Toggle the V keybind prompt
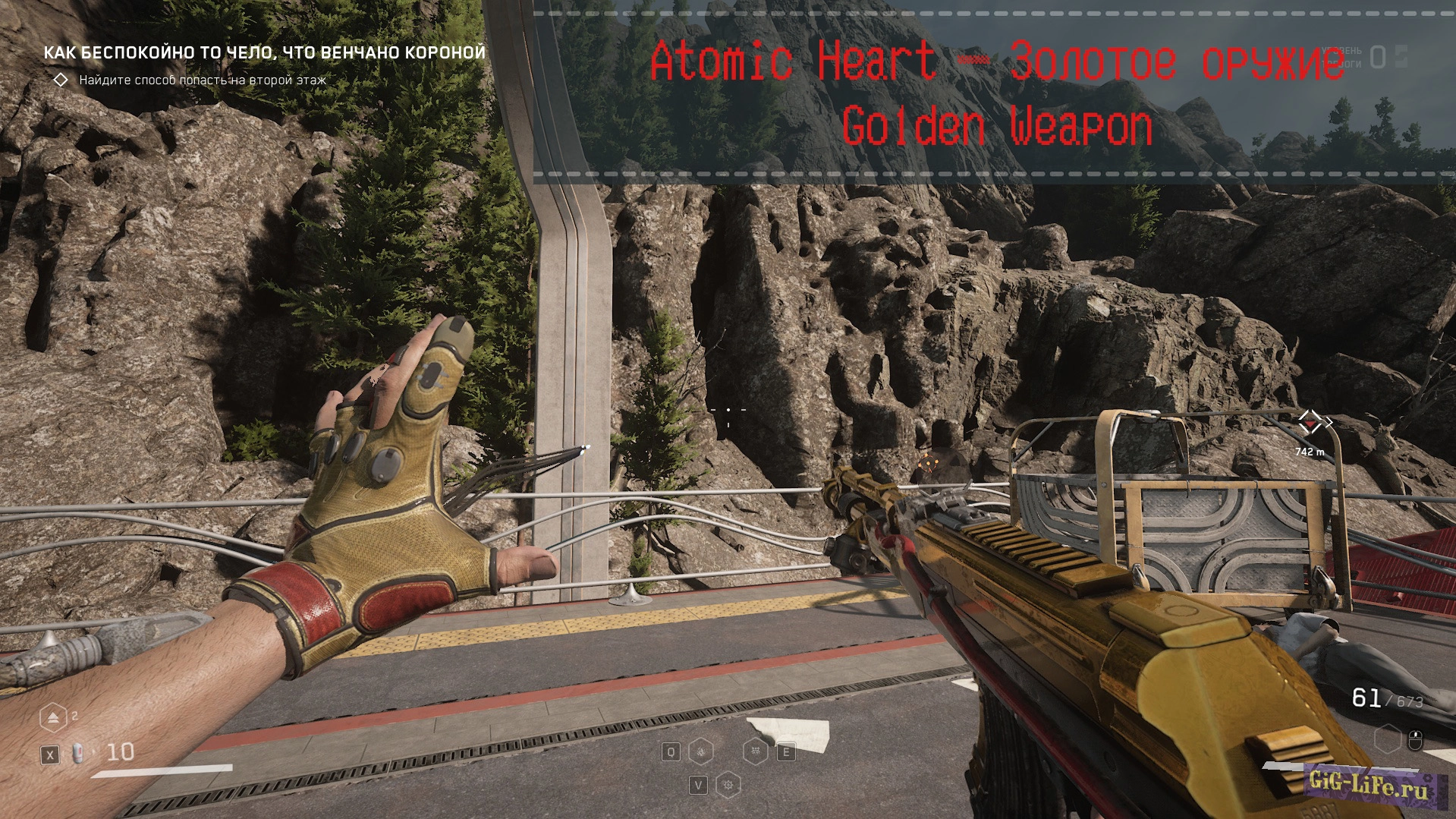Viewport: 1456px width, 819px height. [x=699, y=786]
